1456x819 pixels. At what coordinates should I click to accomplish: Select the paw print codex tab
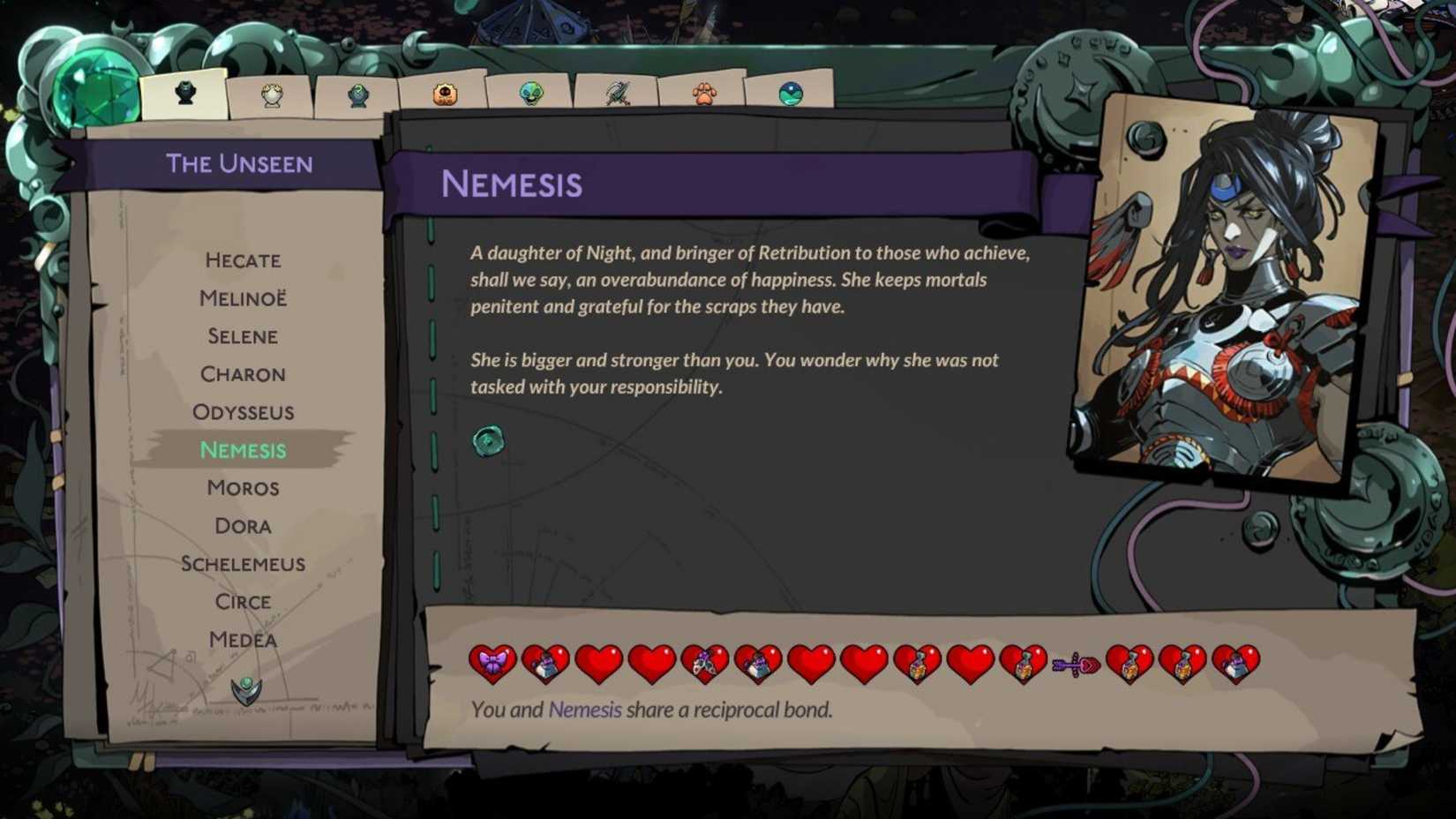pyautogui.click(x=706, y=91)
